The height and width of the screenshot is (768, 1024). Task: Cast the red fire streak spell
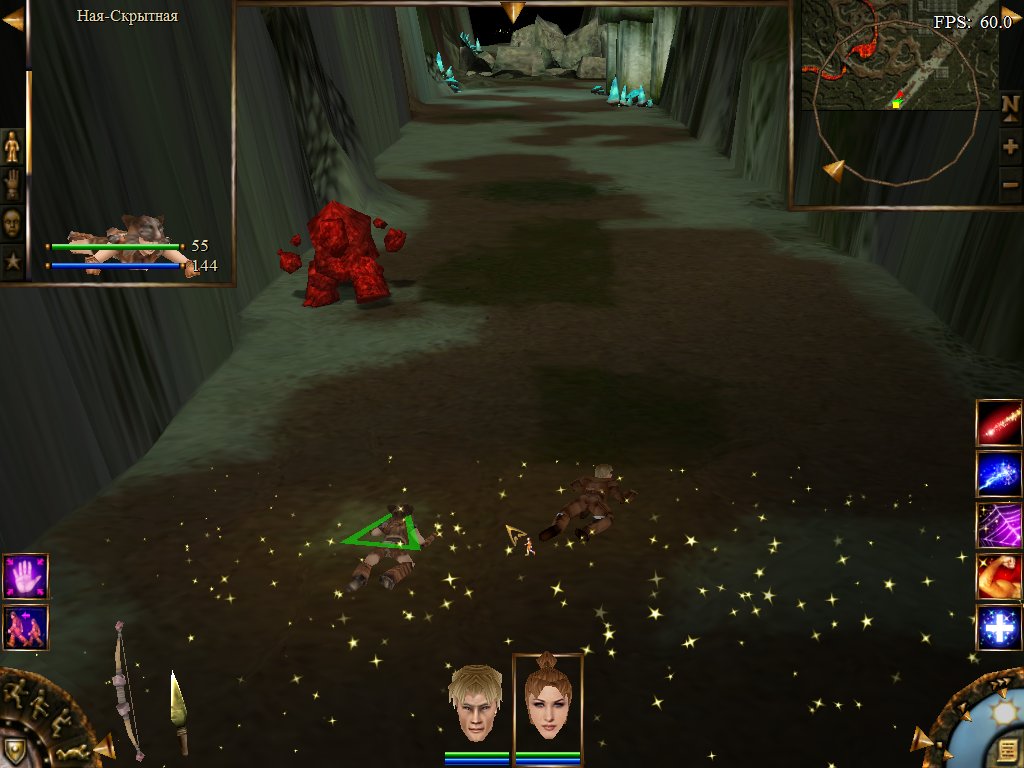pos(999,422)
